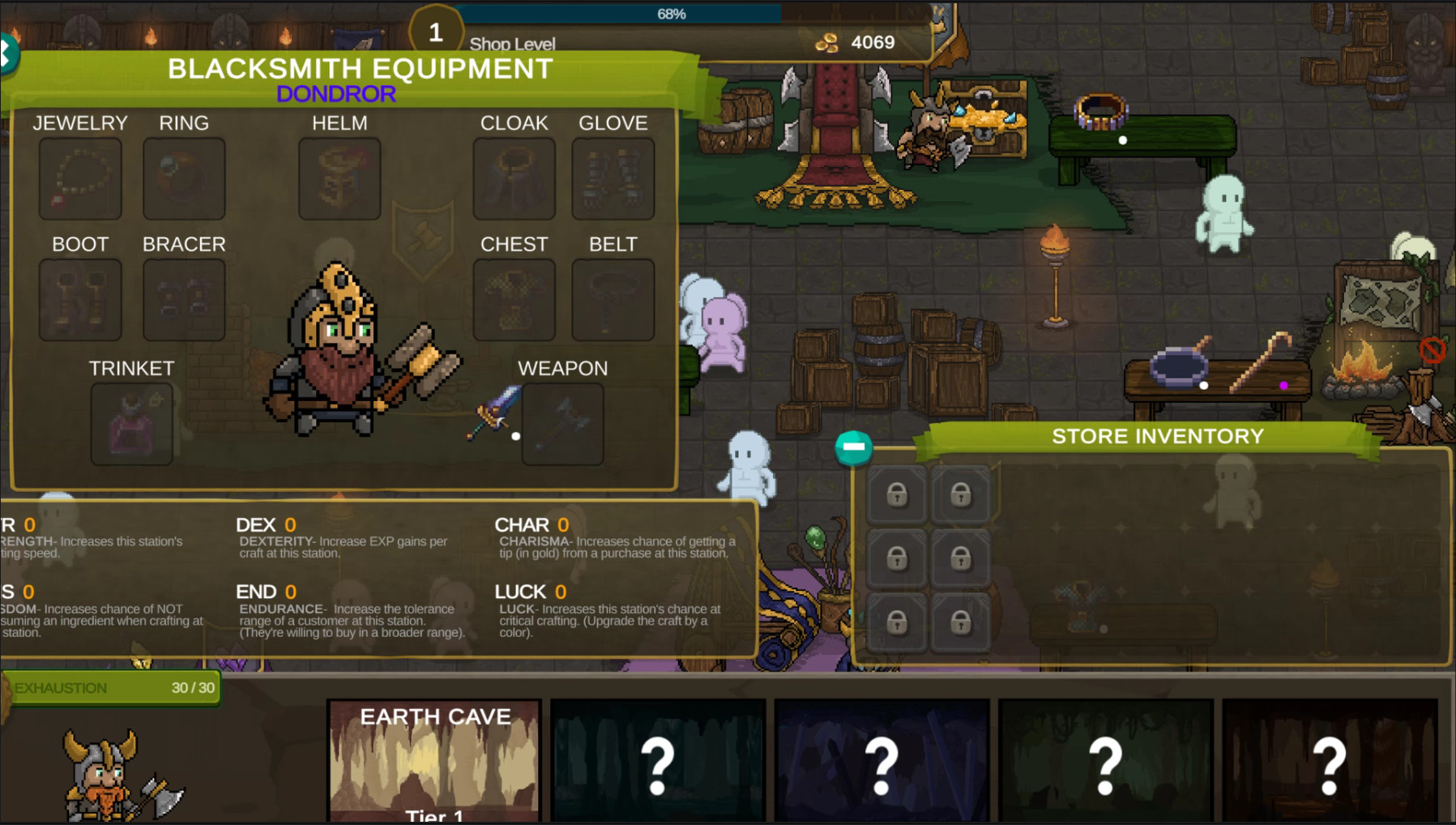Click the Chest armor equipment slot
This screenshot has width=1456, height=825.
tap(514, 297)
